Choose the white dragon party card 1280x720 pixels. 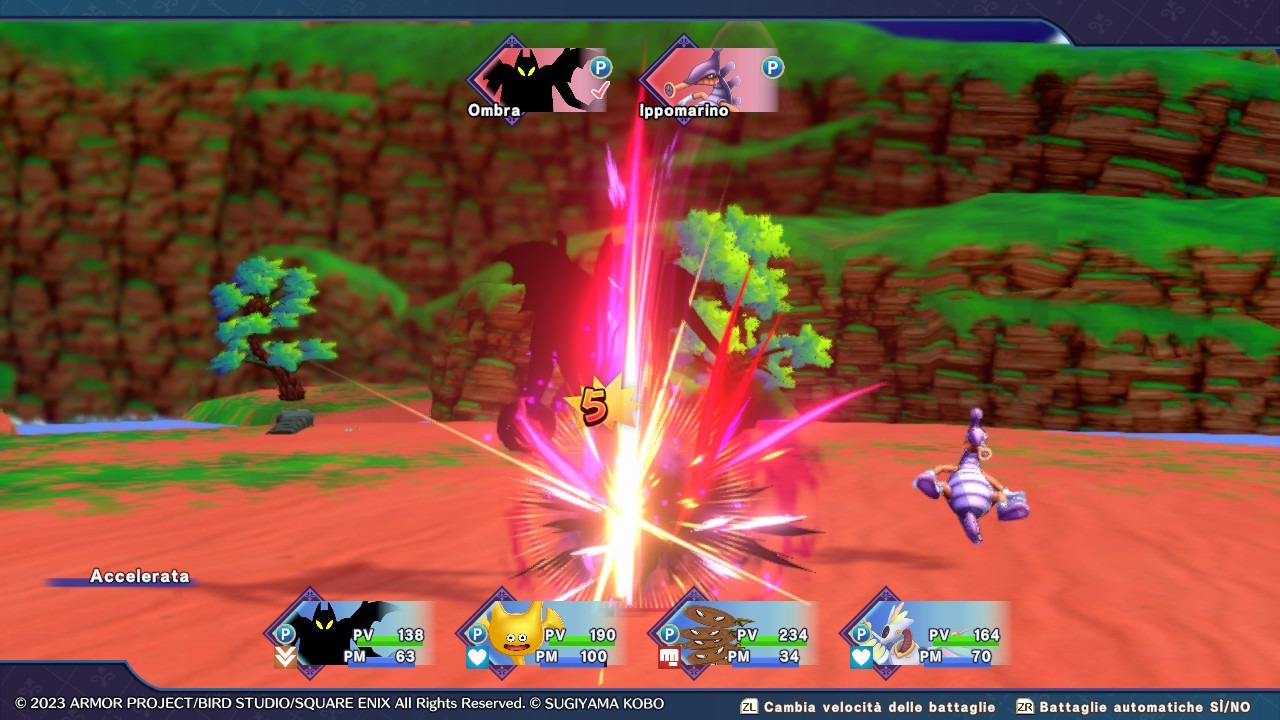point(927,634)
